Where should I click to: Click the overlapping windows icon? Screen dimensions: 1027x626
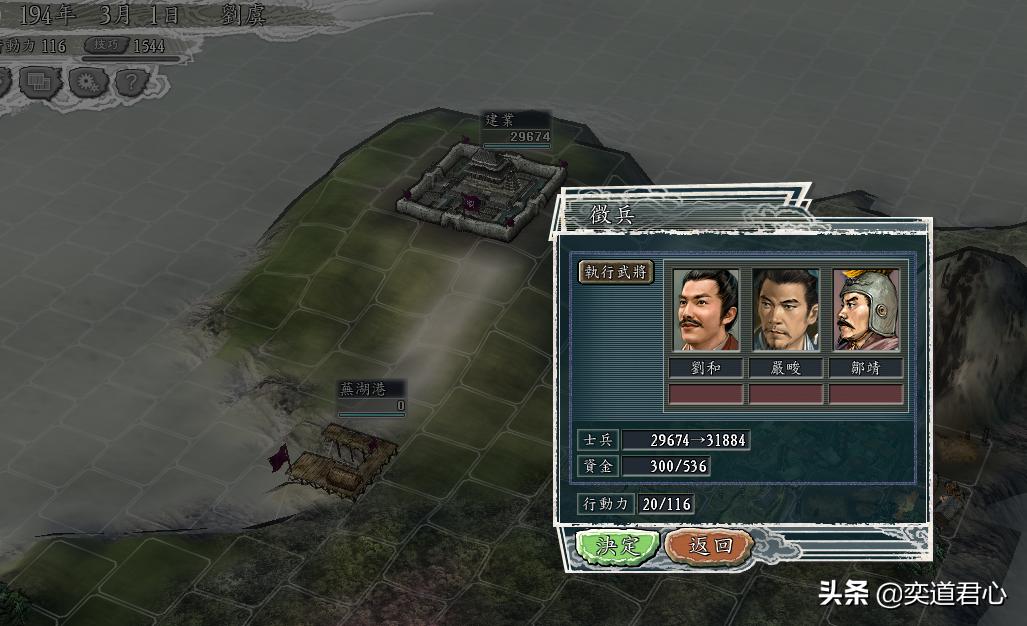pos(40,81)
